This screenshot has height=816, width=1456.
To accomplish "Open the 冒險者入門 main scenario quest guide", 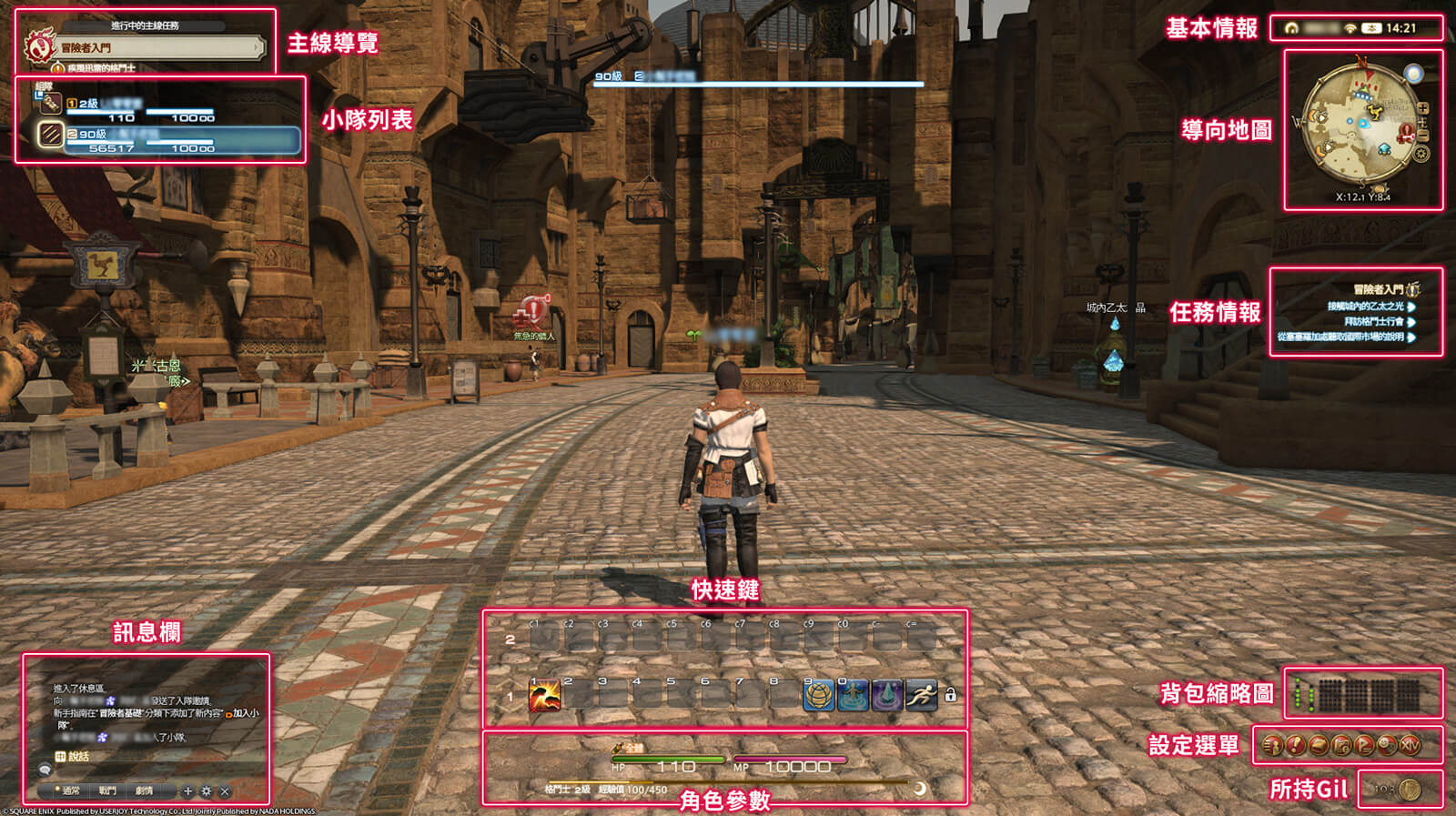I will 155,47.
